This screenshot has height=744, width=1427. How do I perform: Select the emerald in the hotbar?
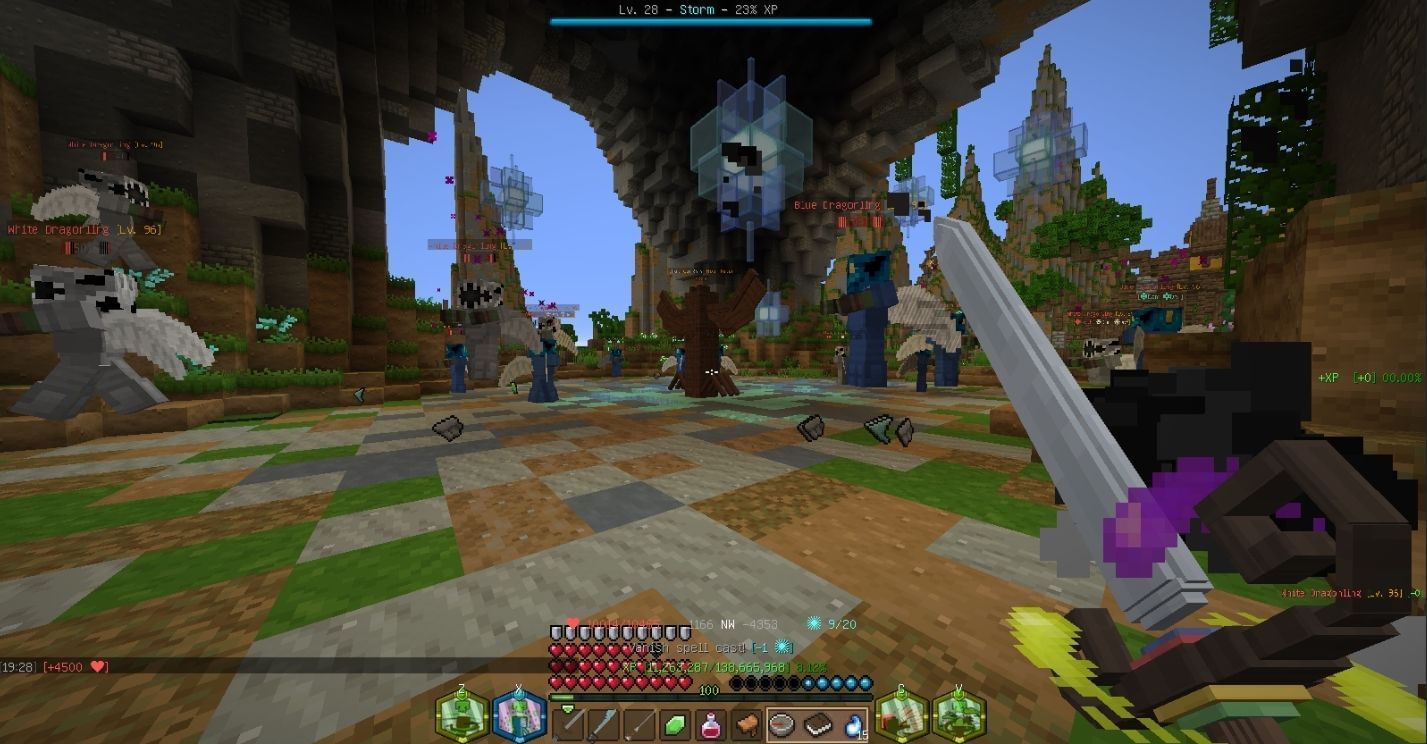point(674,724)
